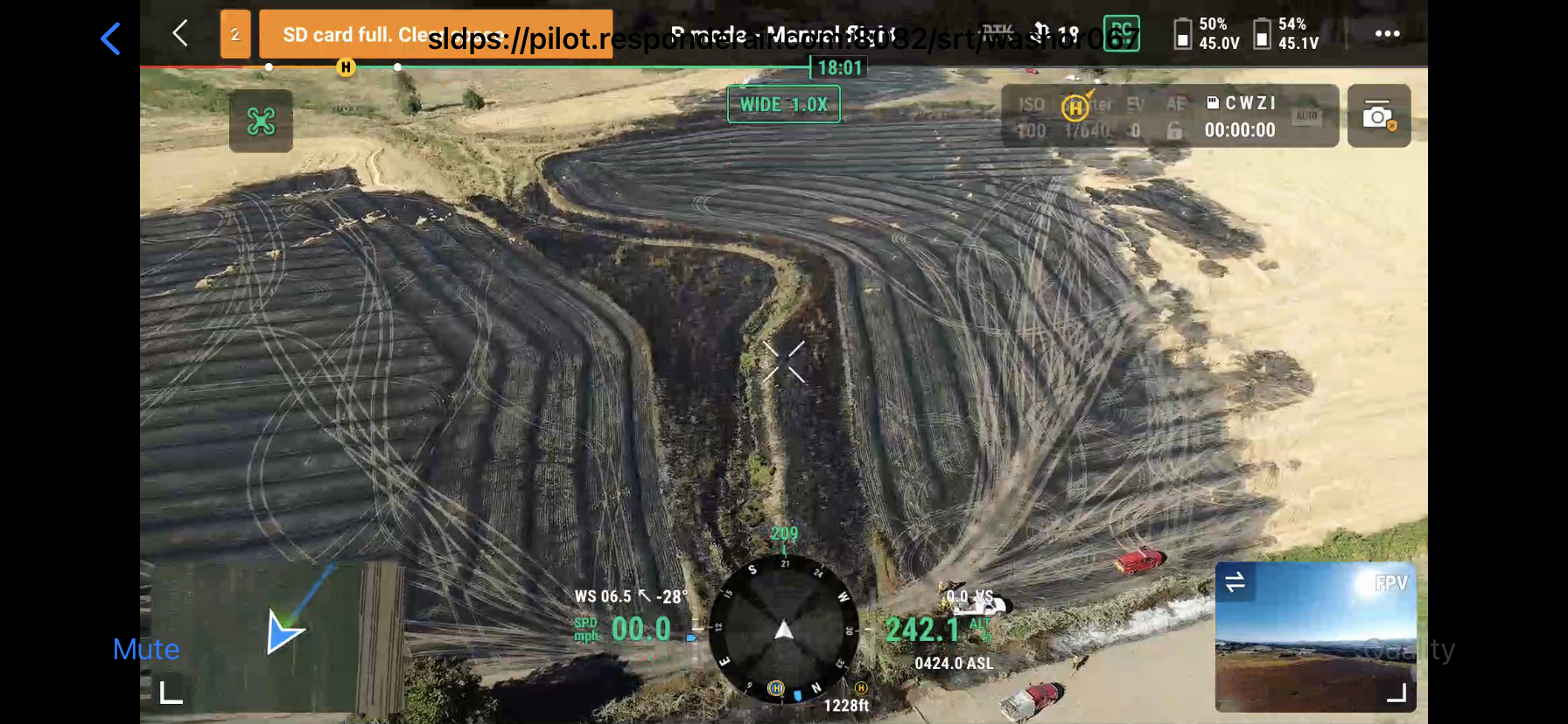1568x724 pixels.
Task: Tap the camera shutter mode button
Action: (1378, 116)
